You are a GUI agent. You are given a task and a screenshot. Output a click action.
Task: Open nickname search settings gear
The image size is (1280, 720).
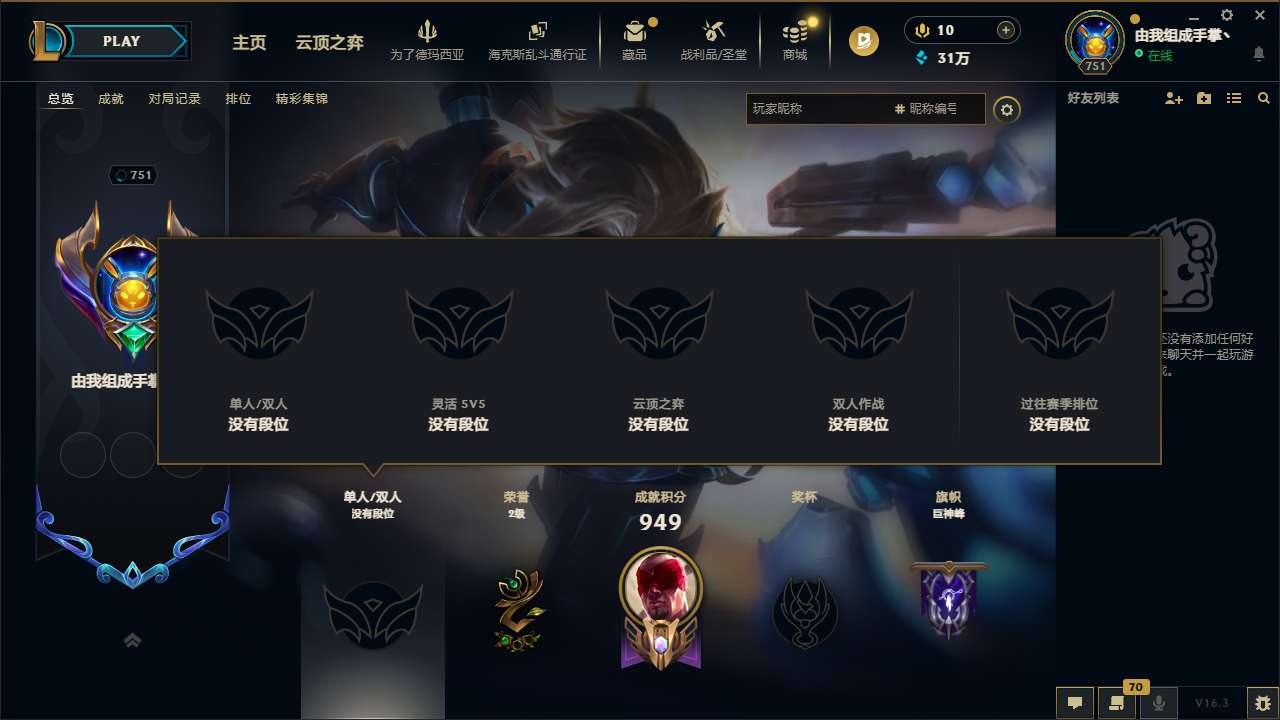point(1008,109)
